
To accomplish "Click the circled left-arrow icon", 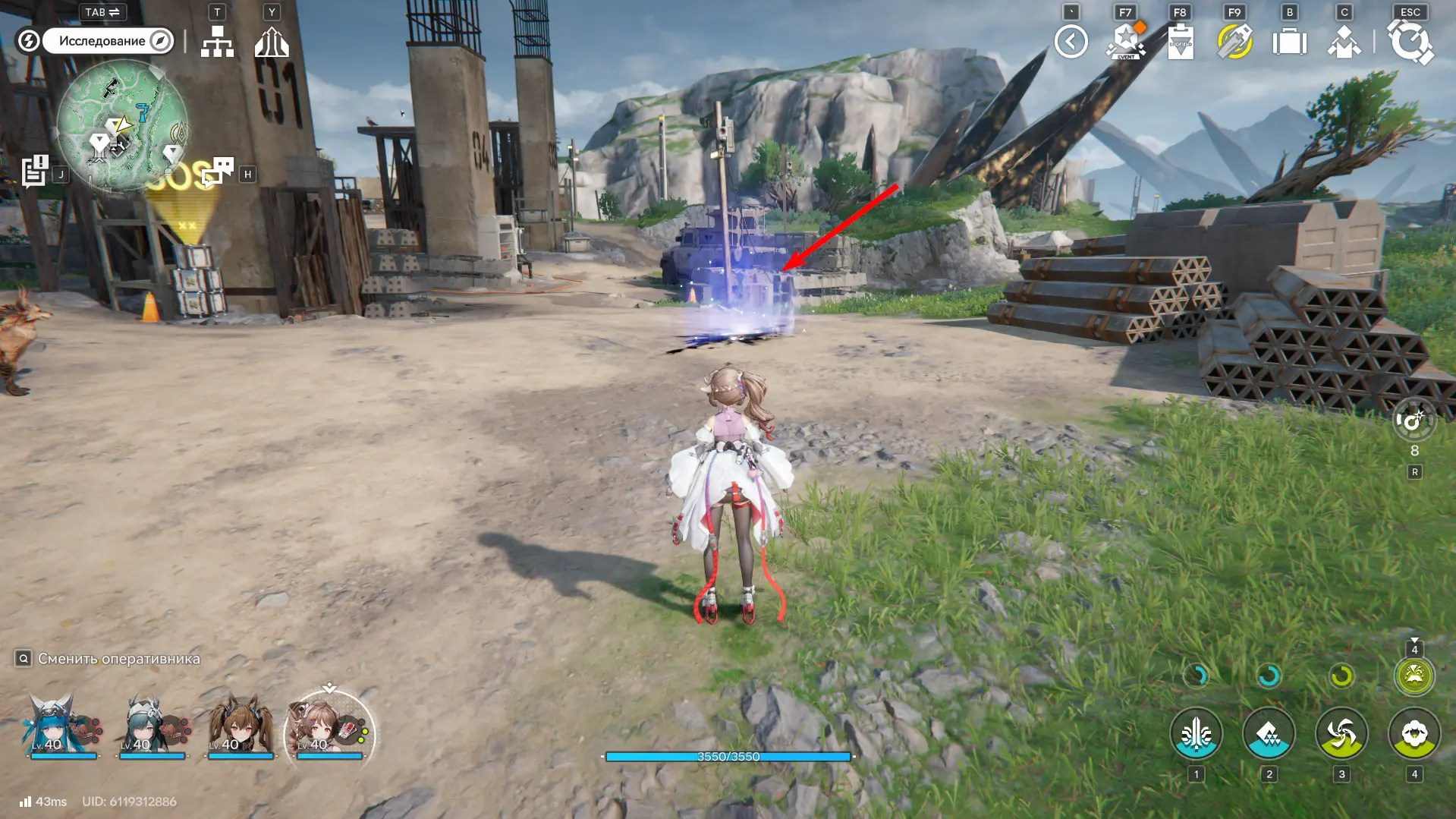I will (x=1071, y=42).
